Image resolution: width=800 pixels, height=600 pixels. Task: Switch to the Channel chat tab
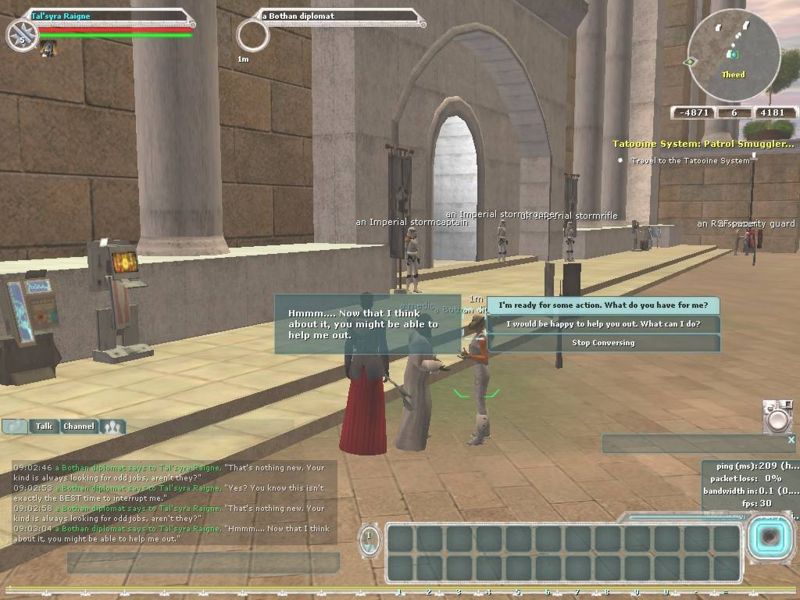pos(79,426)
